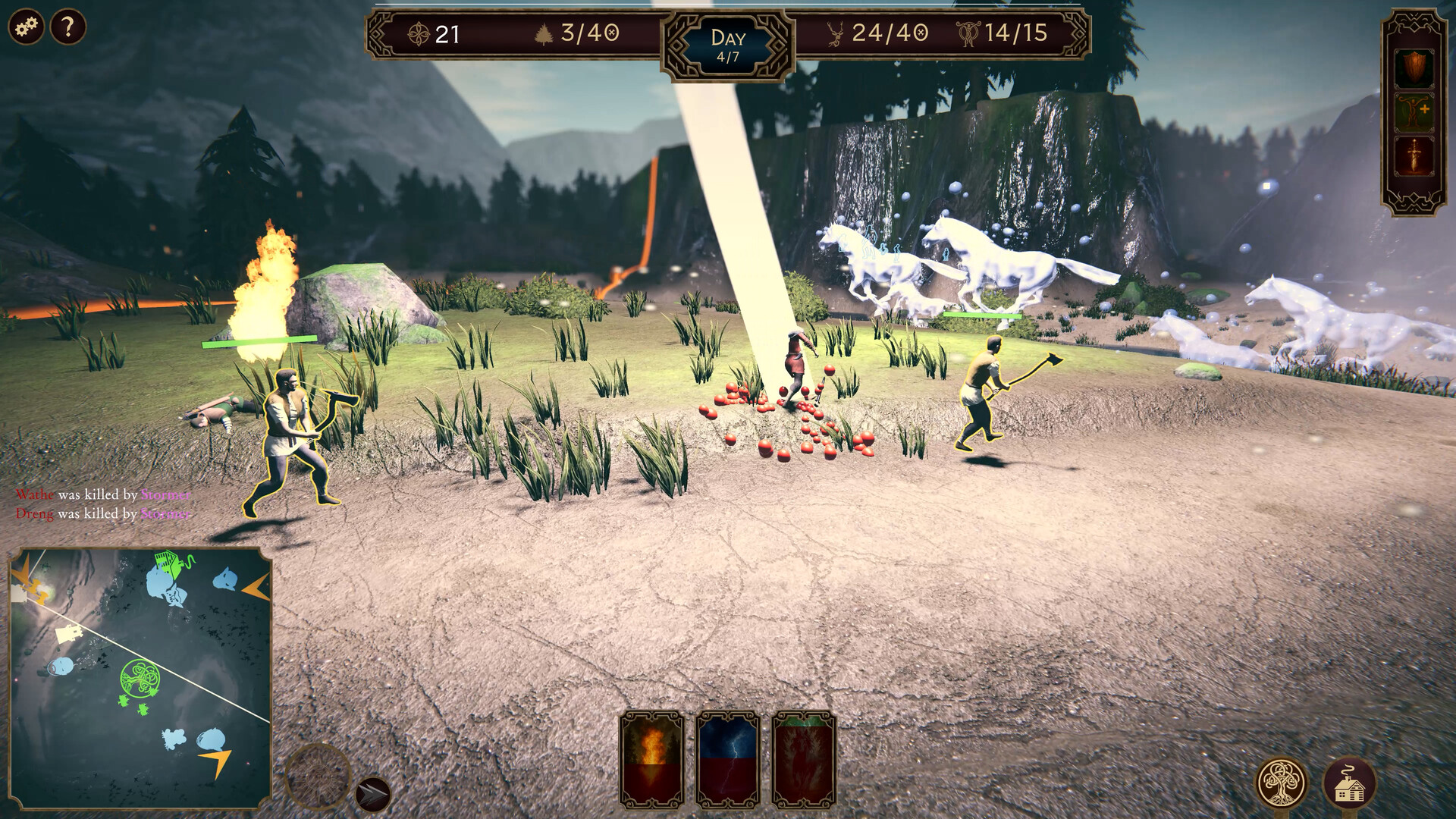Select the wooden shield upgrade icon
Image resolution: width=1456 pixels, height=819 pixels.
point(1414,69)
